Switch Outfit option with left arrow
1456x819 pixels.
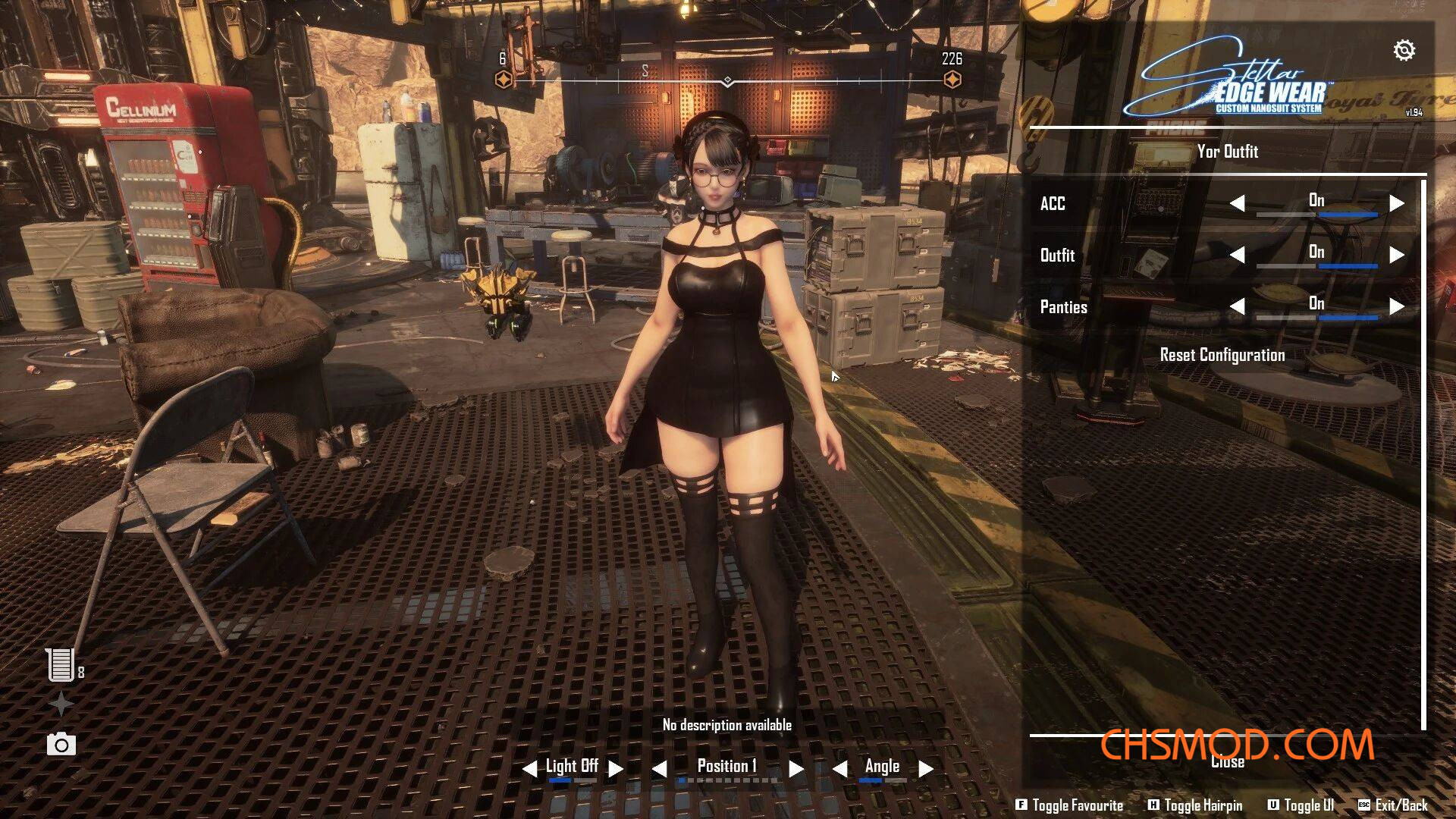1237,255
